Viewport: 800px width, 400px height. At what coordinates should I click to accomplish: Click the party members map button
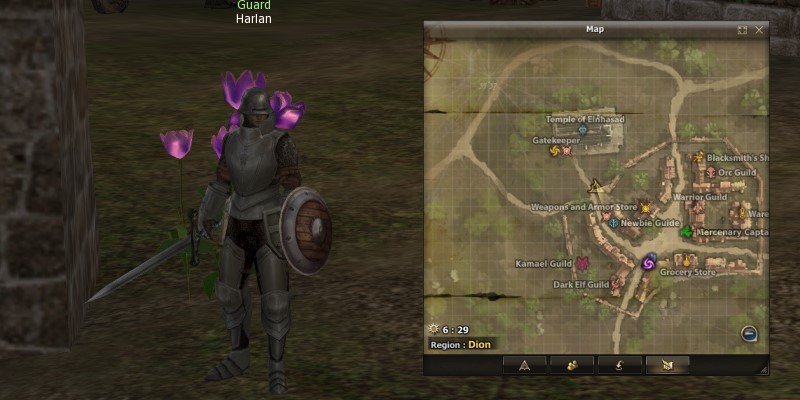[571, 364]
